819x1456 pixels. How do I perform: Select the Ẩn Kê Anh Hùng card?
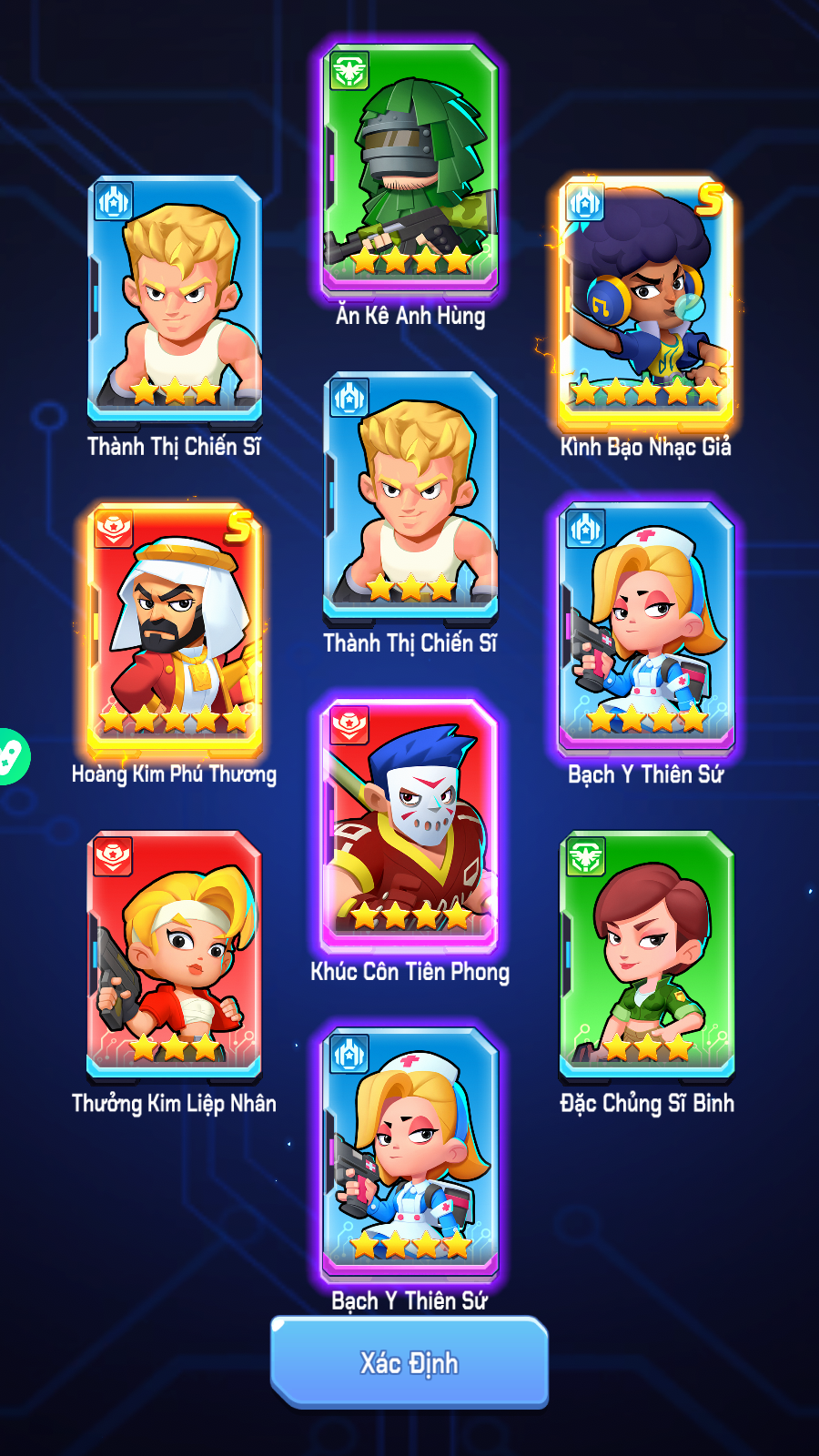click(x=410, y=168)
